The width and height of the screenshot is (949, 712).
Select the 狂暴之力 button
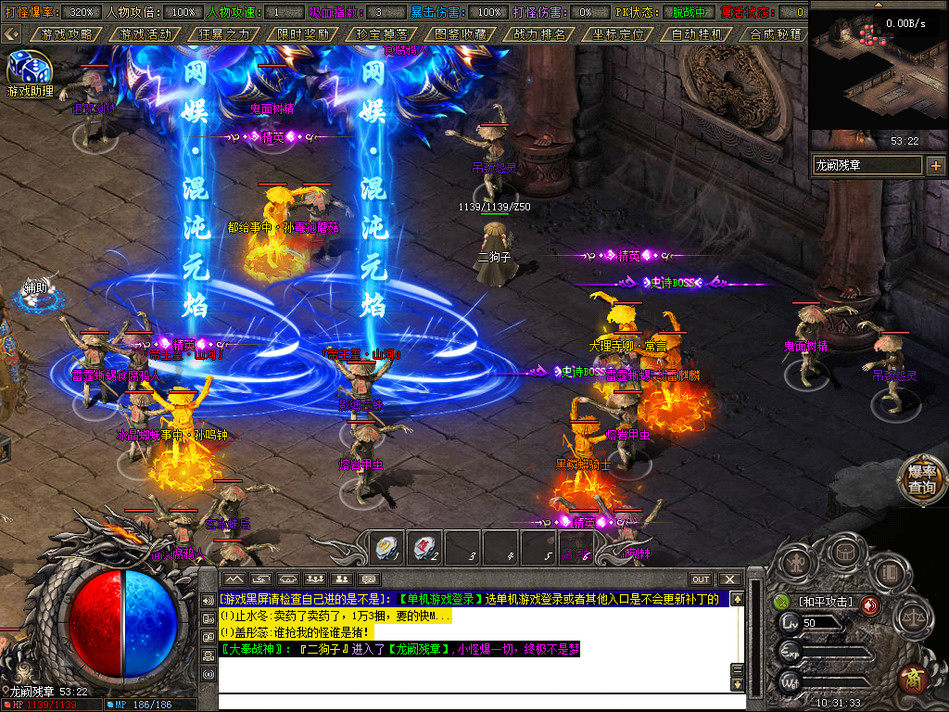point(225,33)
